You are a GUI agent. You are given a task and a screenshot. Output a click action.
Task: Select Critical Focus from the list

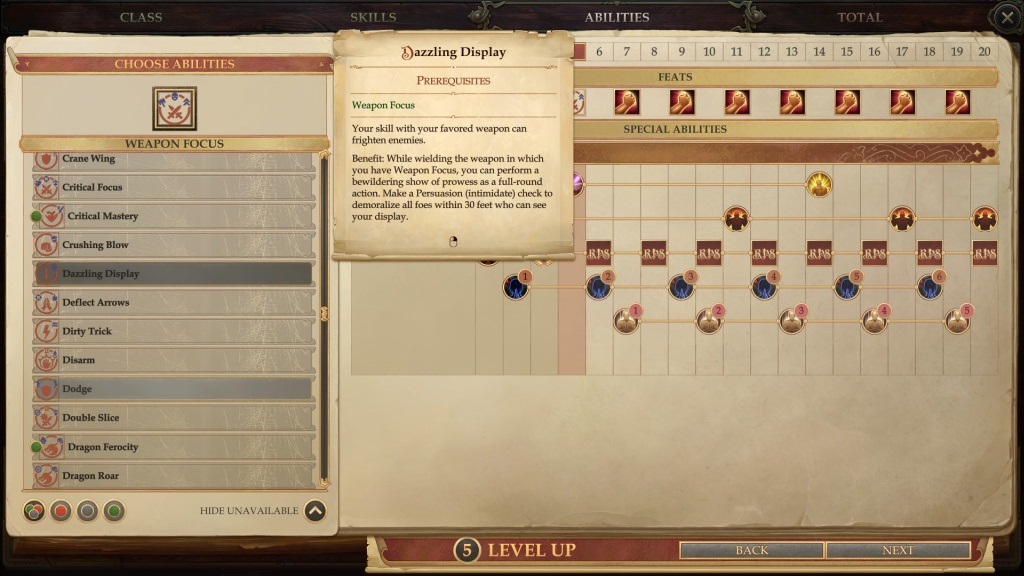pyautogui.click(x=175, y=187)
